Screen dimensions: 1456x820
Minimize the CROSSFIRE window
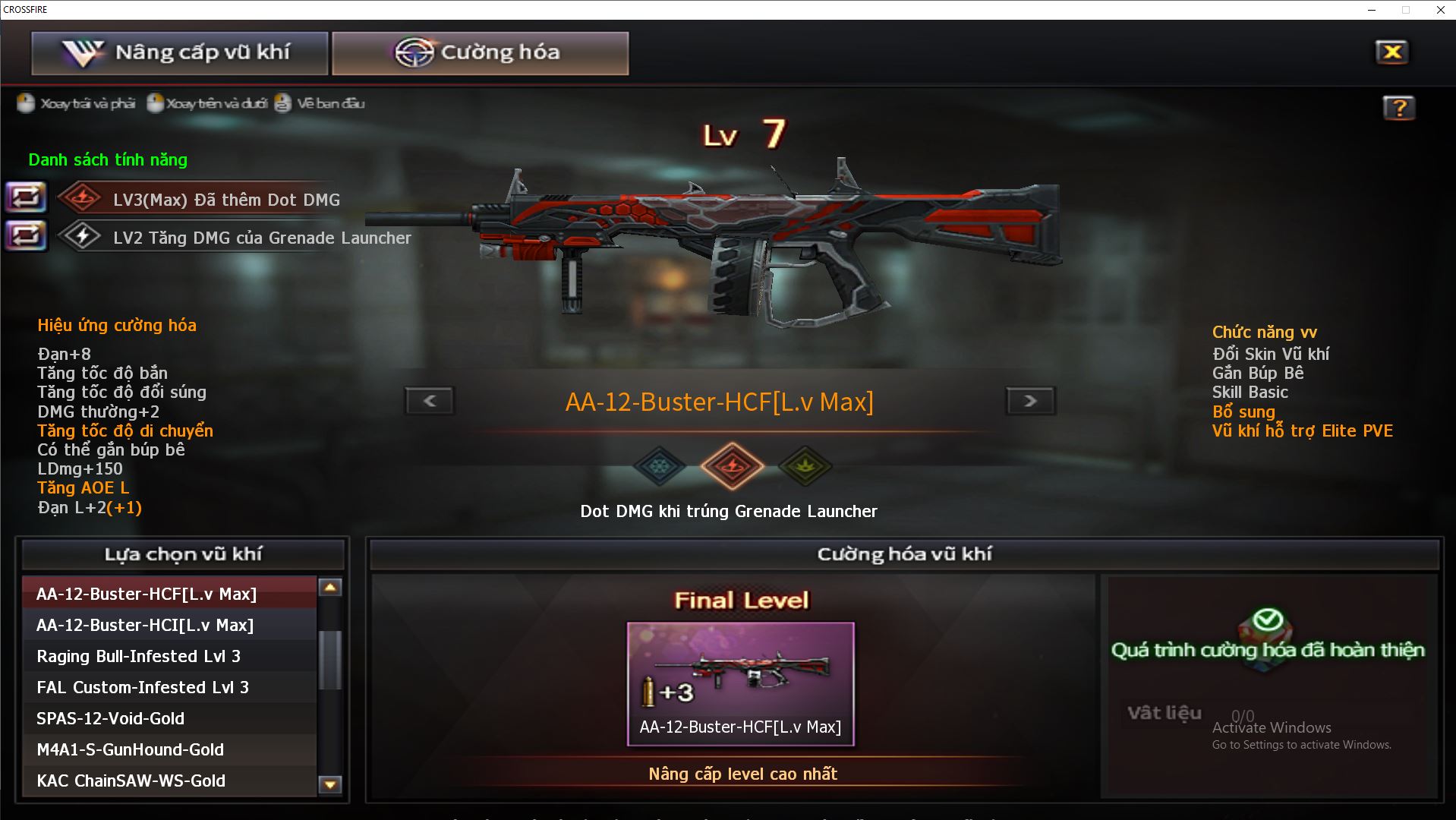pos(1372,10)
